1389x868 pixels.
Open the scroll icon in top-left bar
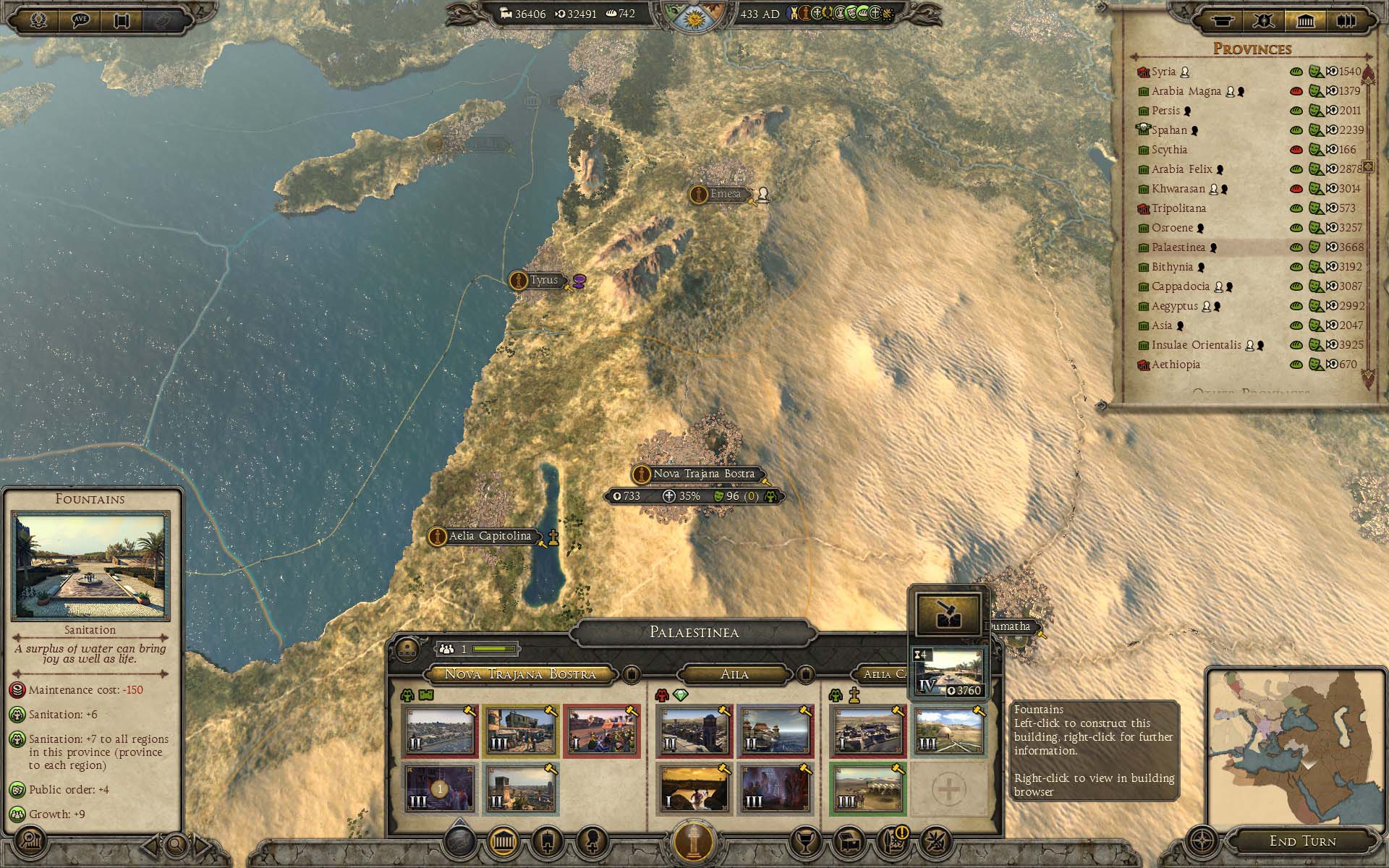coord(122,20)
